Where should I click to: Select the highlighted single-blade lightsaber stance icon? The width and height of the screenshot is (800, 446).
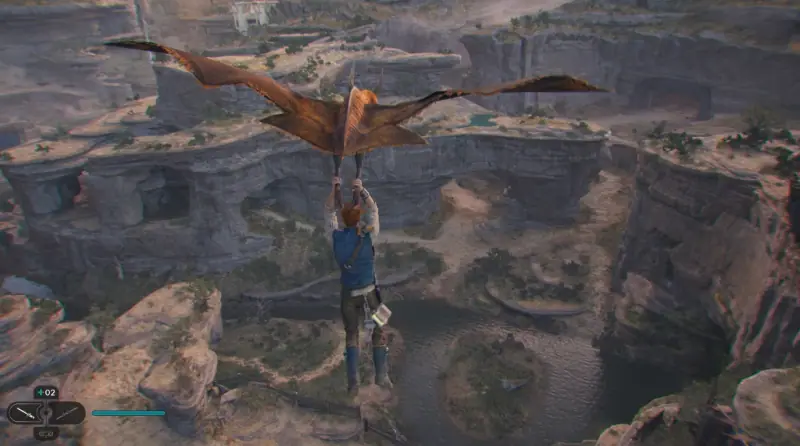(26, 412)
